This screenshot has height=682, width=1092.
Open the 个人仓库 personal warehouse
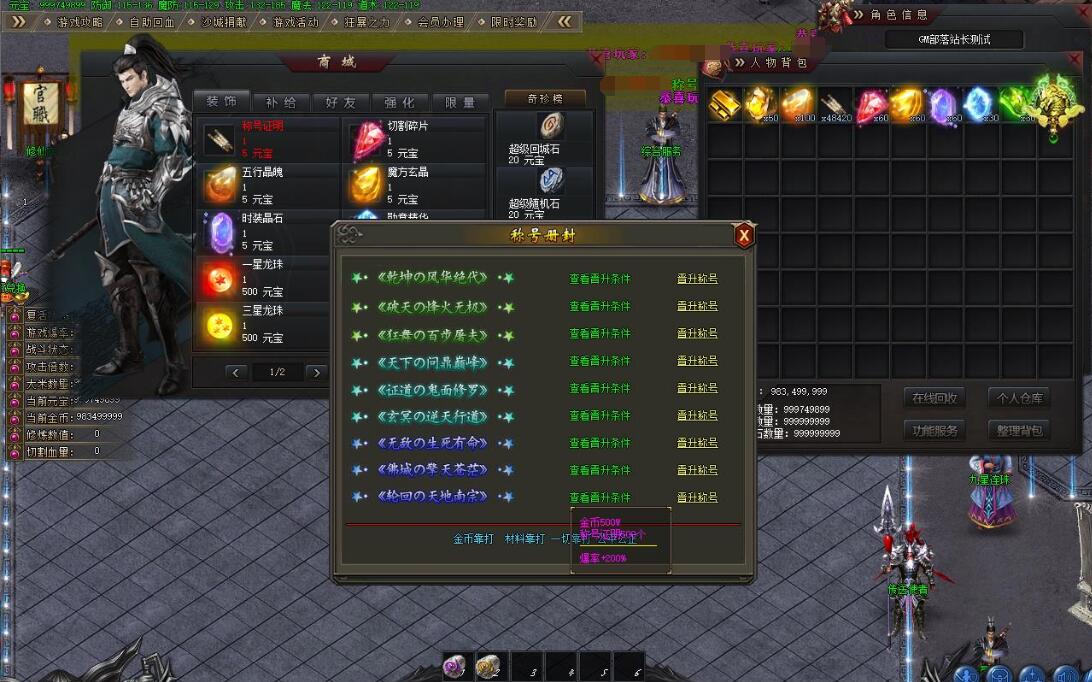pyautogui.click(x=1020, y=398)
